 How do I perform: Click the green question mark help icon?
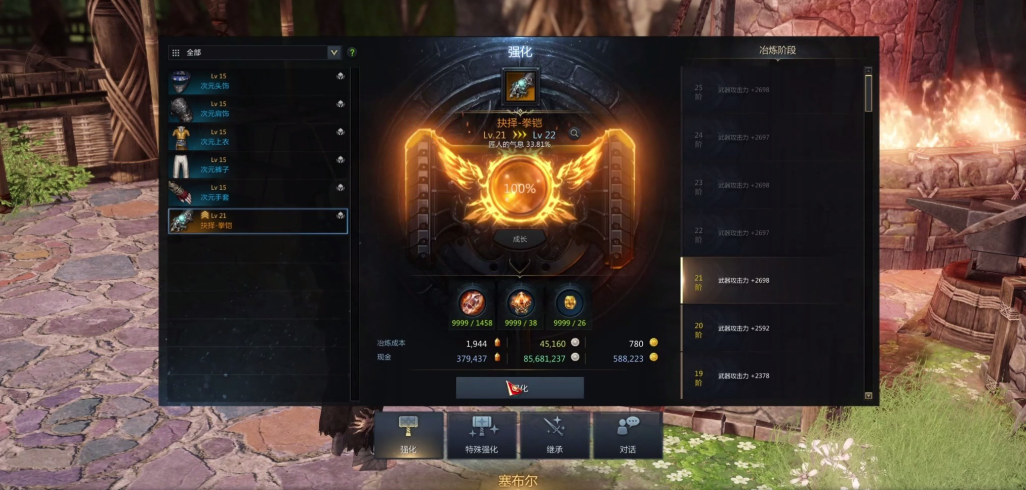352,52
